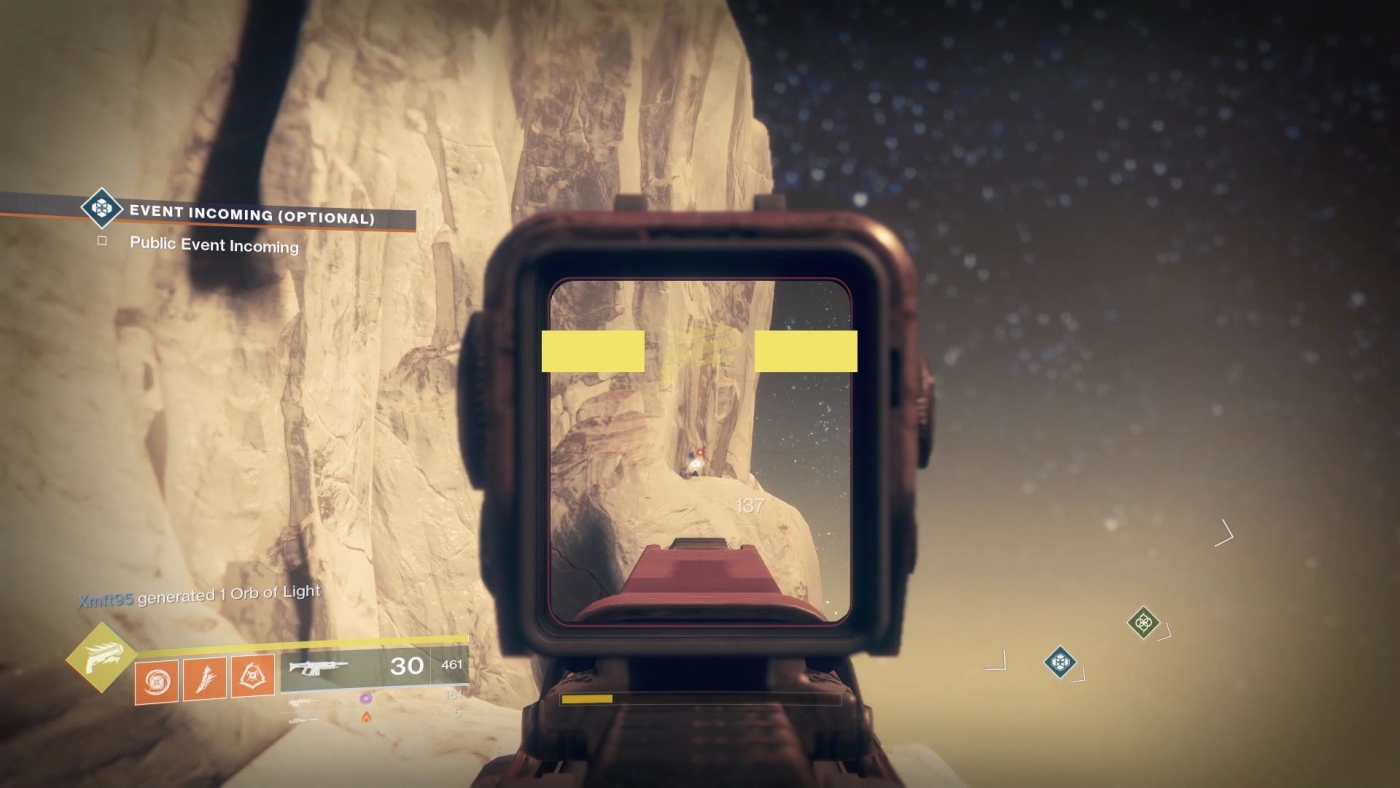Expand the green waypoint marker chevron
1400x788 pixels.
coord(1164,634)
